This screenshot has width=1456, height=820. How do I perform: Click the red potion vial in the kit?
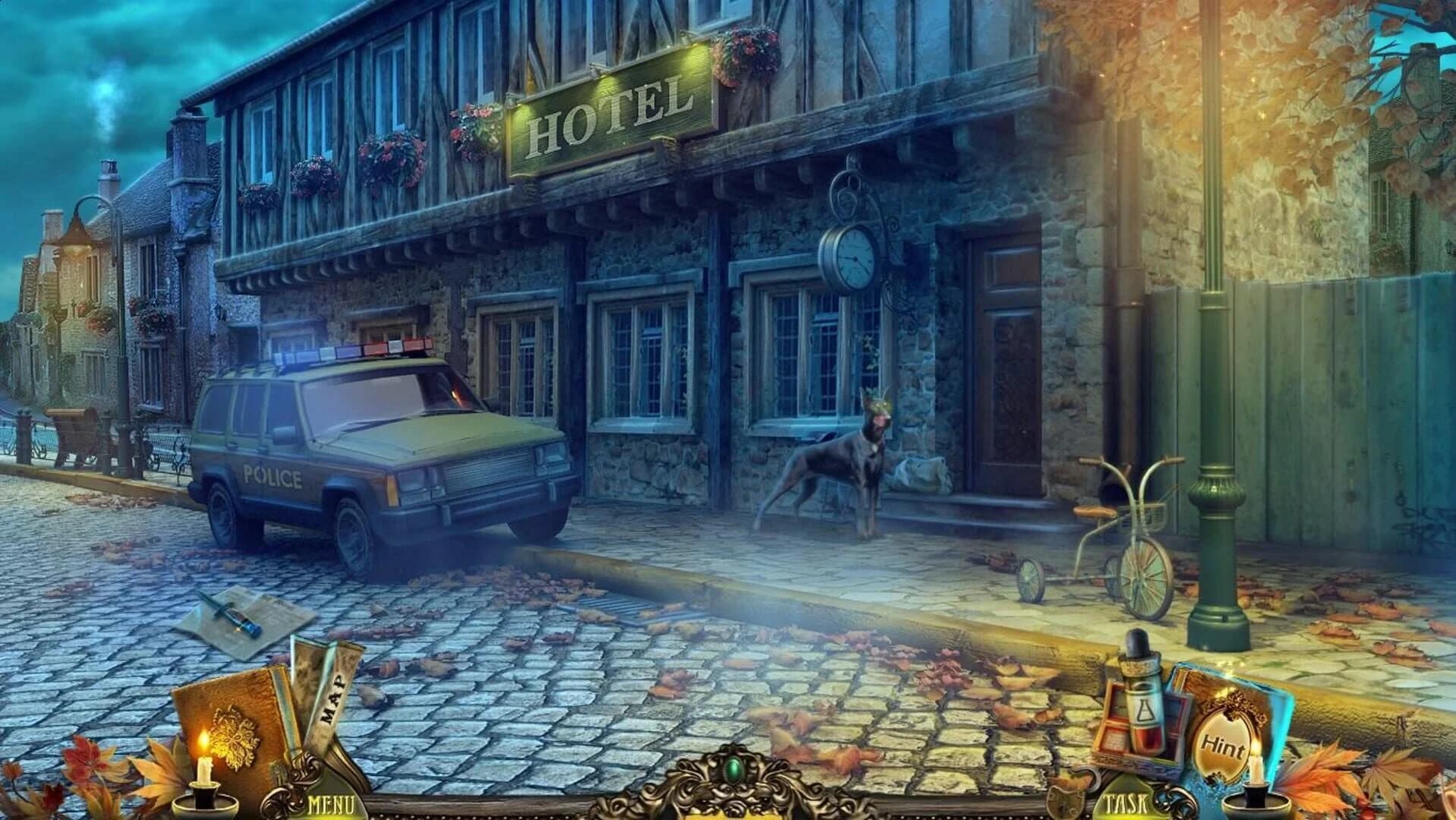coord(1142,736)
